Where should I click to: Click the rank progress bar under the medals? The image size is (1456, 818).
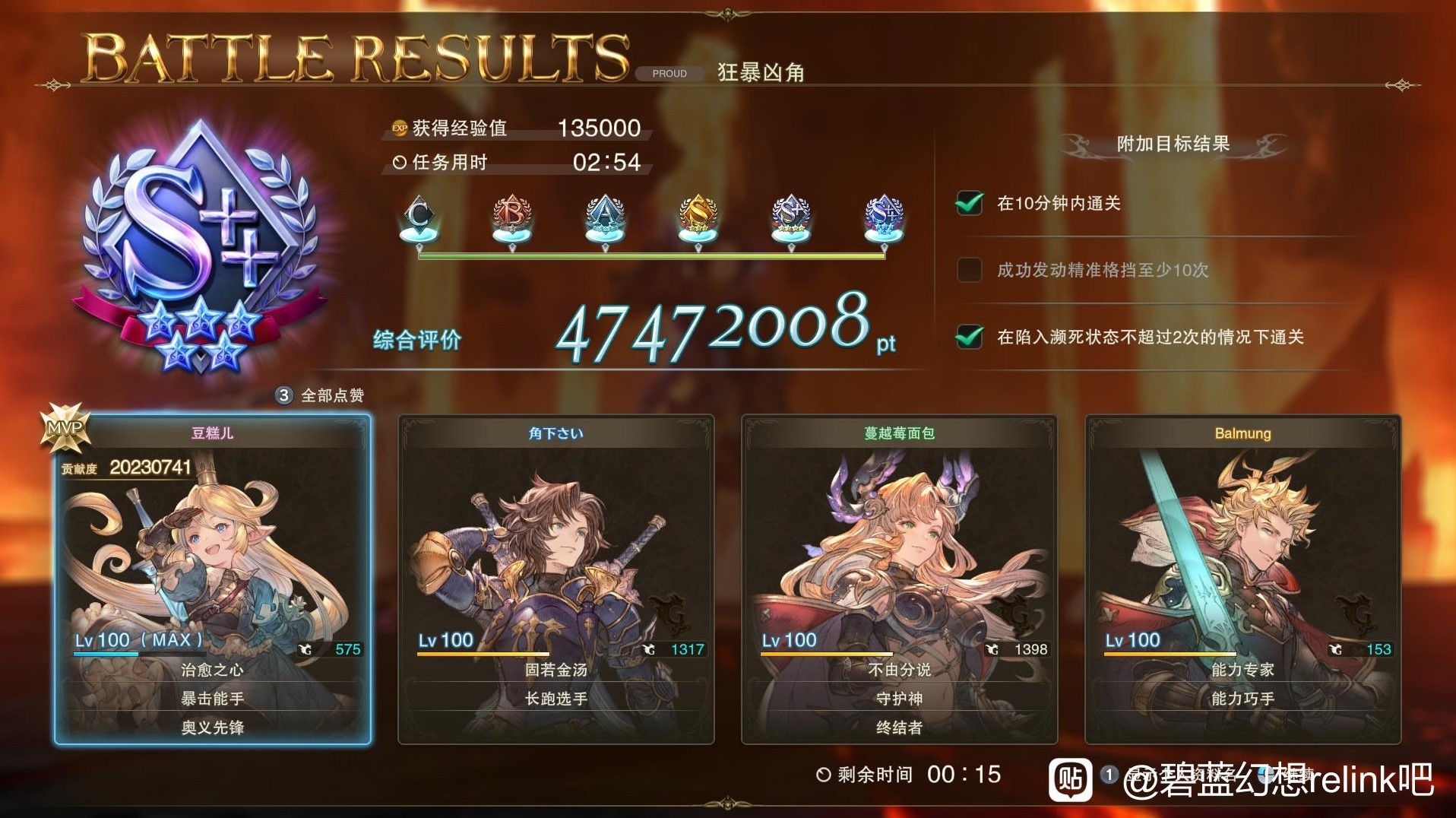650,257
